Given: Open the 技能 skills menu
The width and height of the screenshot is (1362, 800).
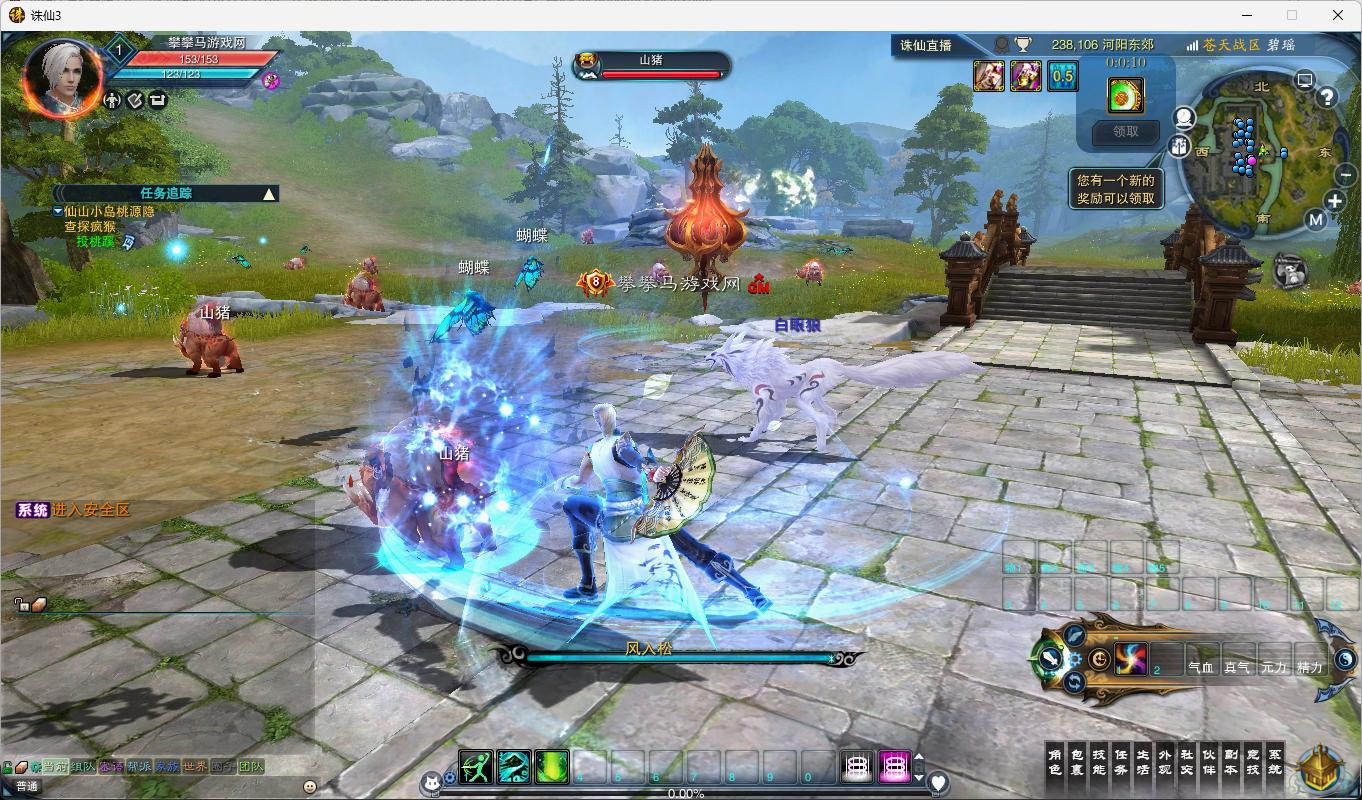Looking at the screenshot, I should 1098,762.
